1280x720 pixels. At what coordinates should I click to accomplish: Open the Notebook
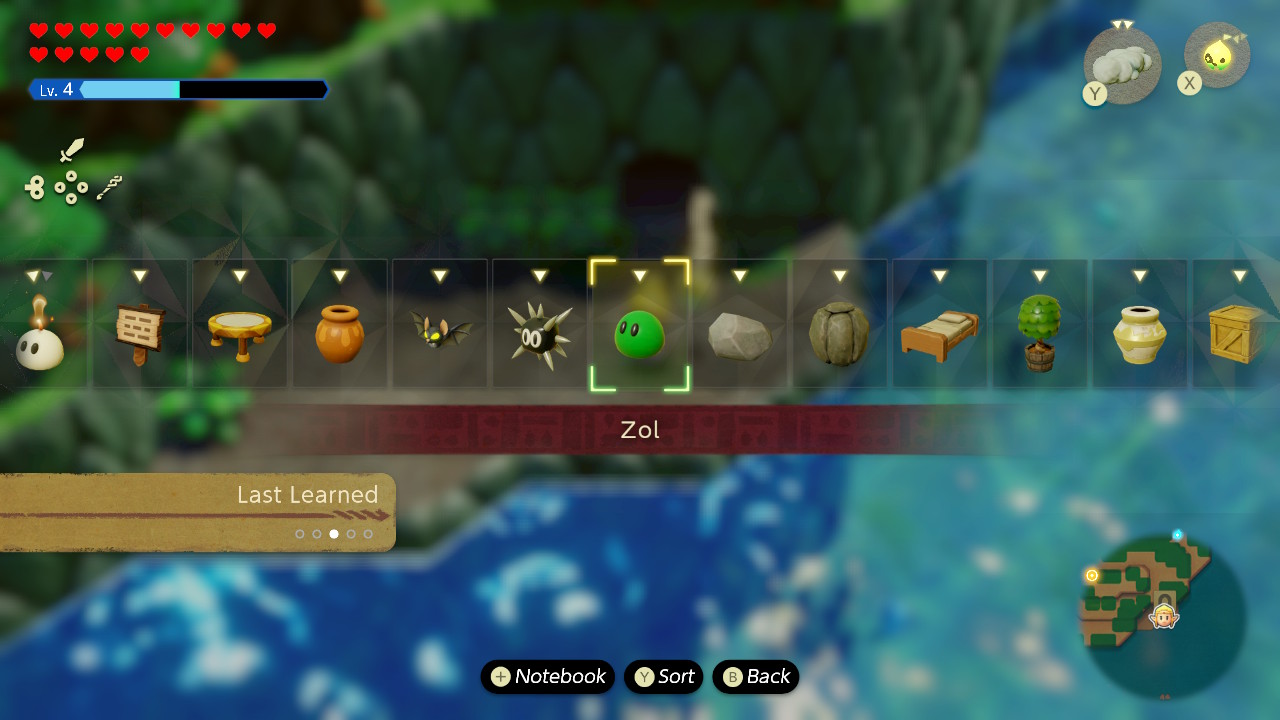(x=548, y=677)
